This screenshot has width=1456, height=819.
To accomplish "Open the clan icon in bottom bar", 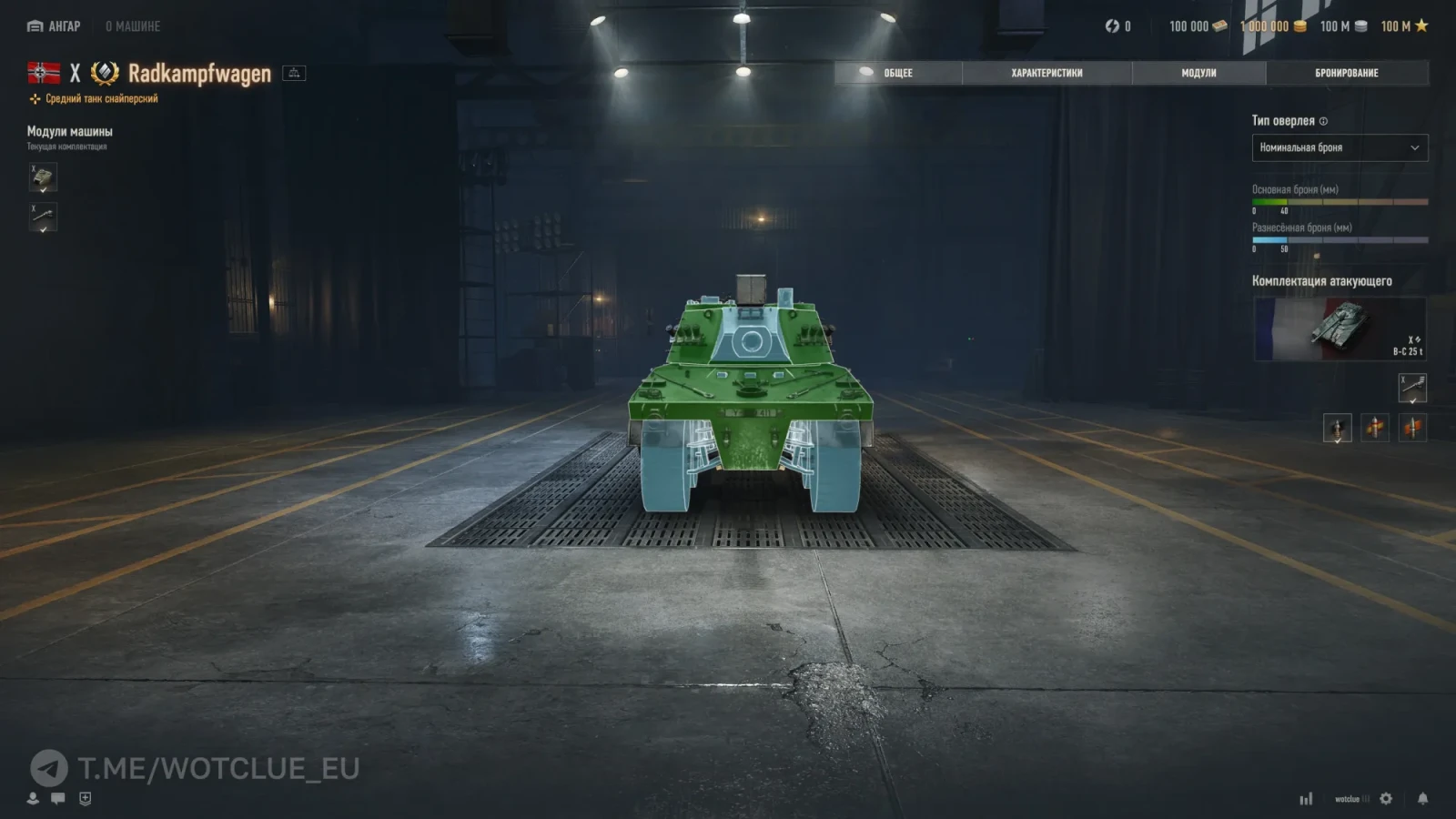I will (x=85, y=799).
